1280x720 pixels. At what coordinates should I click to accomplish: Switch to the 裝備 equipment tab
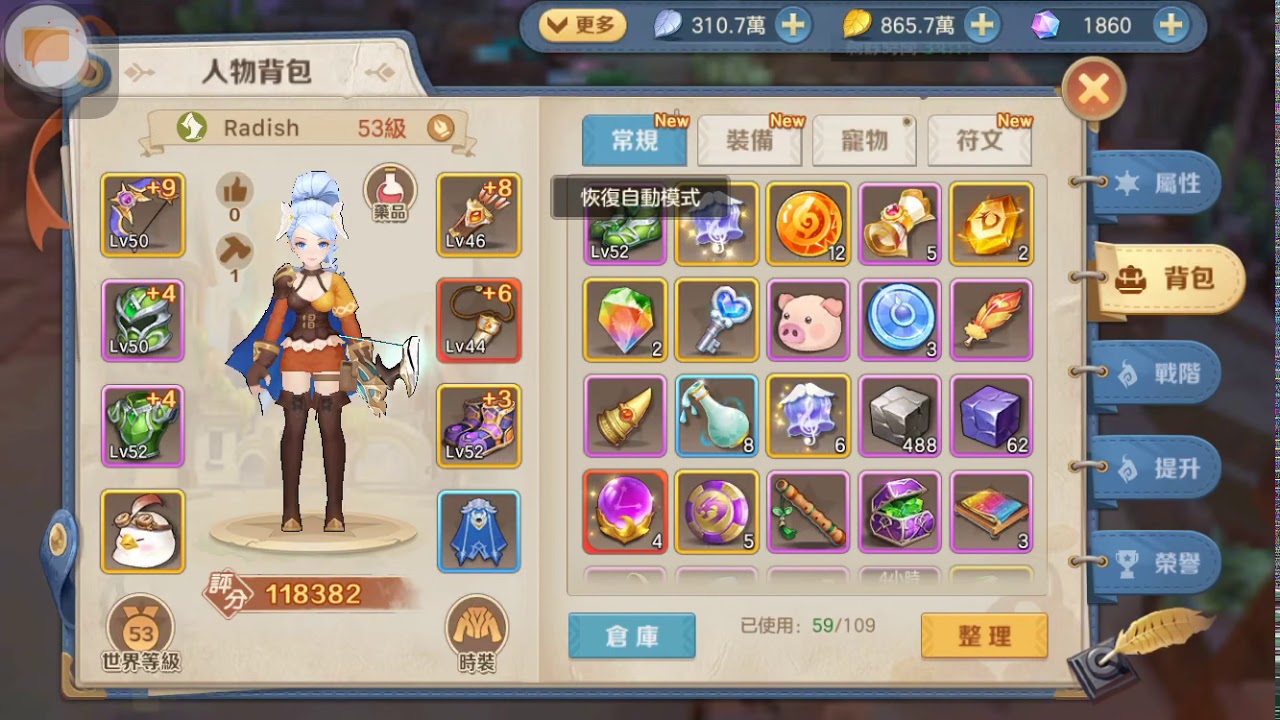750,140
